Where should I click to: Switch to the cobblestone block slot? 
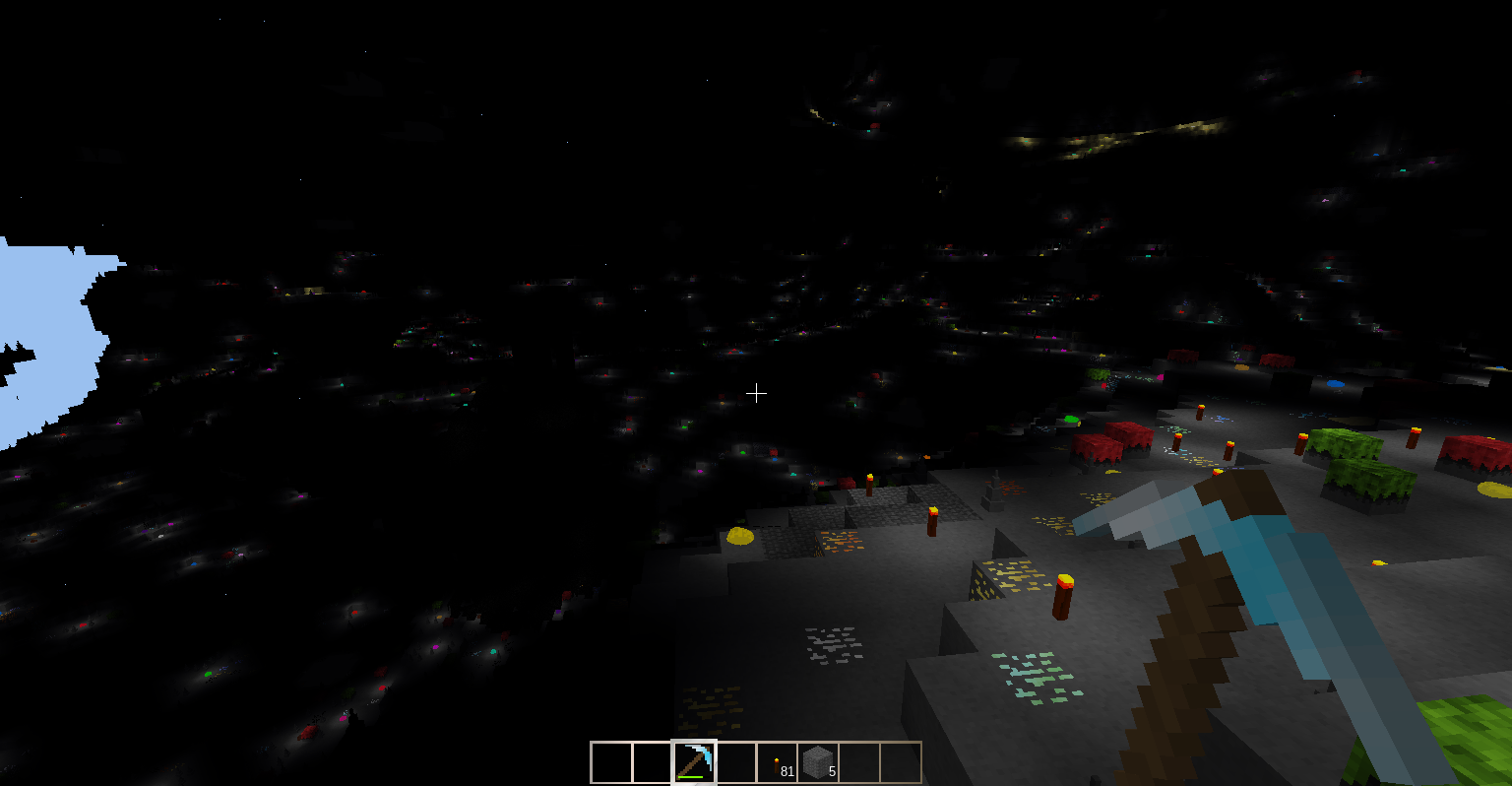tap(818, 762)
